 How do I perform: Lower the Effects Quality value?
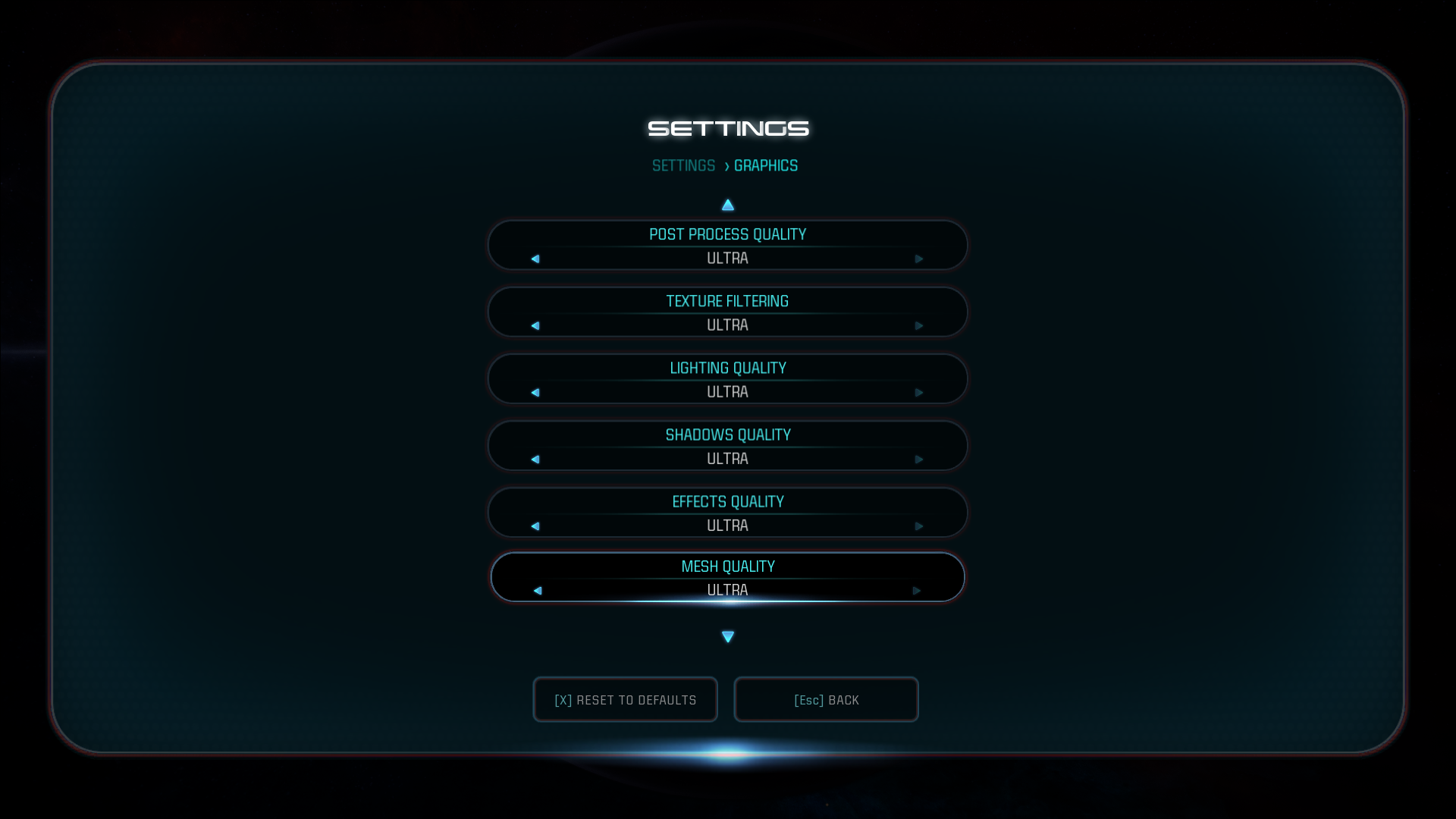pyautogui.click(x=536, y=524)
